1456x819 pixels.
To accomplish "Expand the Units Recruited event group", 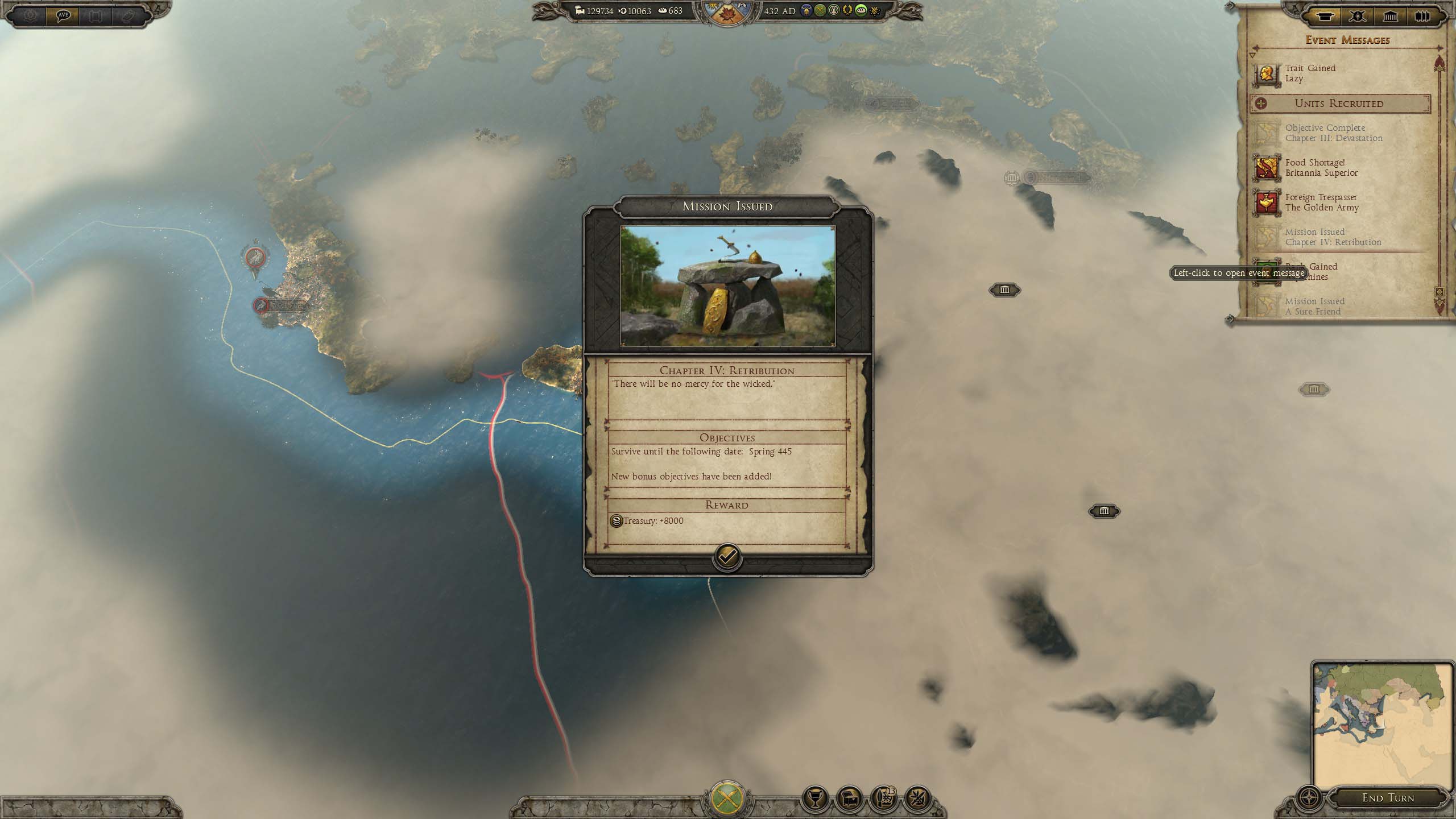I will [x=1261, y=104].
